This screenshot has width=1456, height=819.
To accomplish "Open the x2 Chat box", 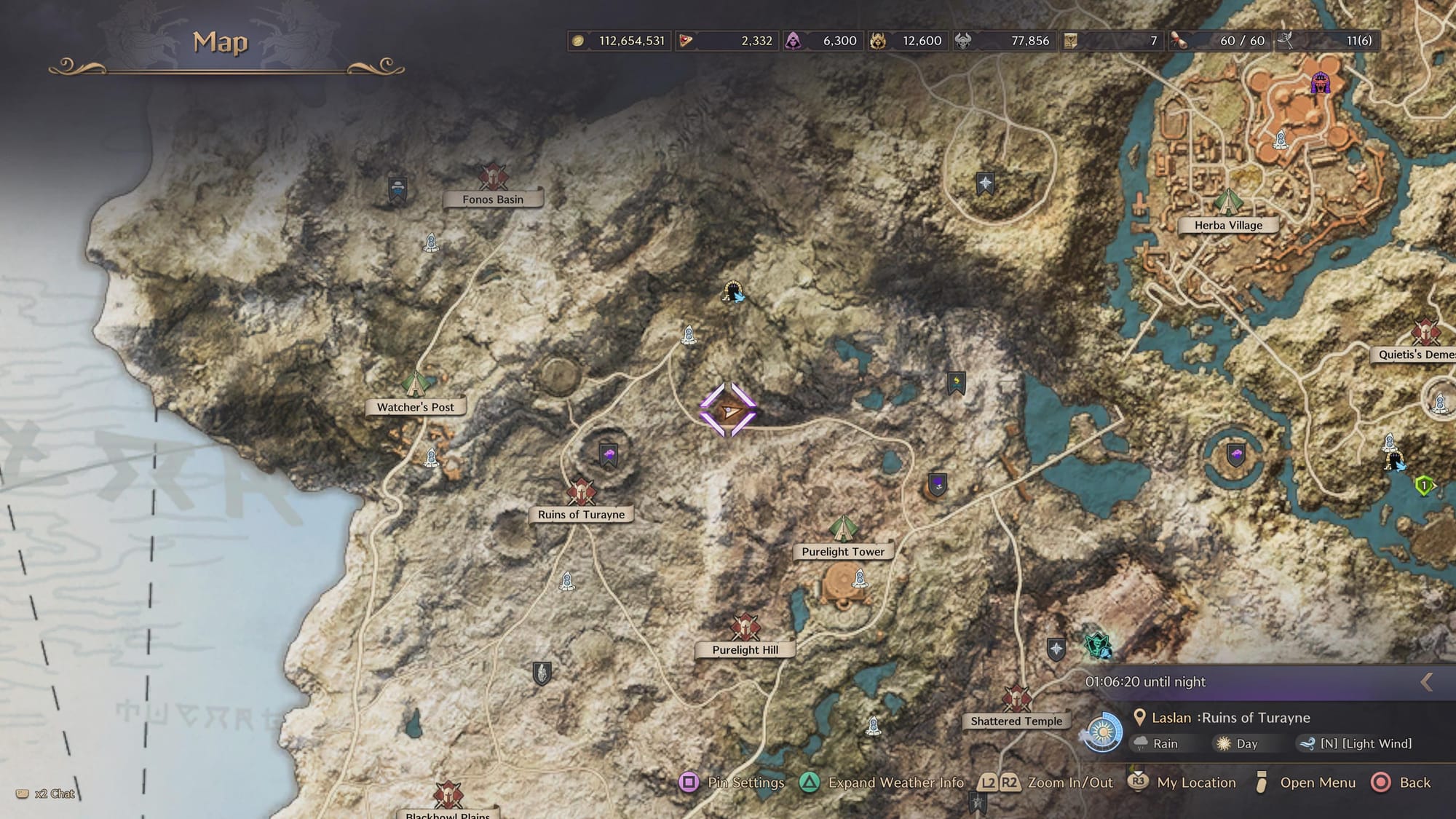I will (46, 794).
